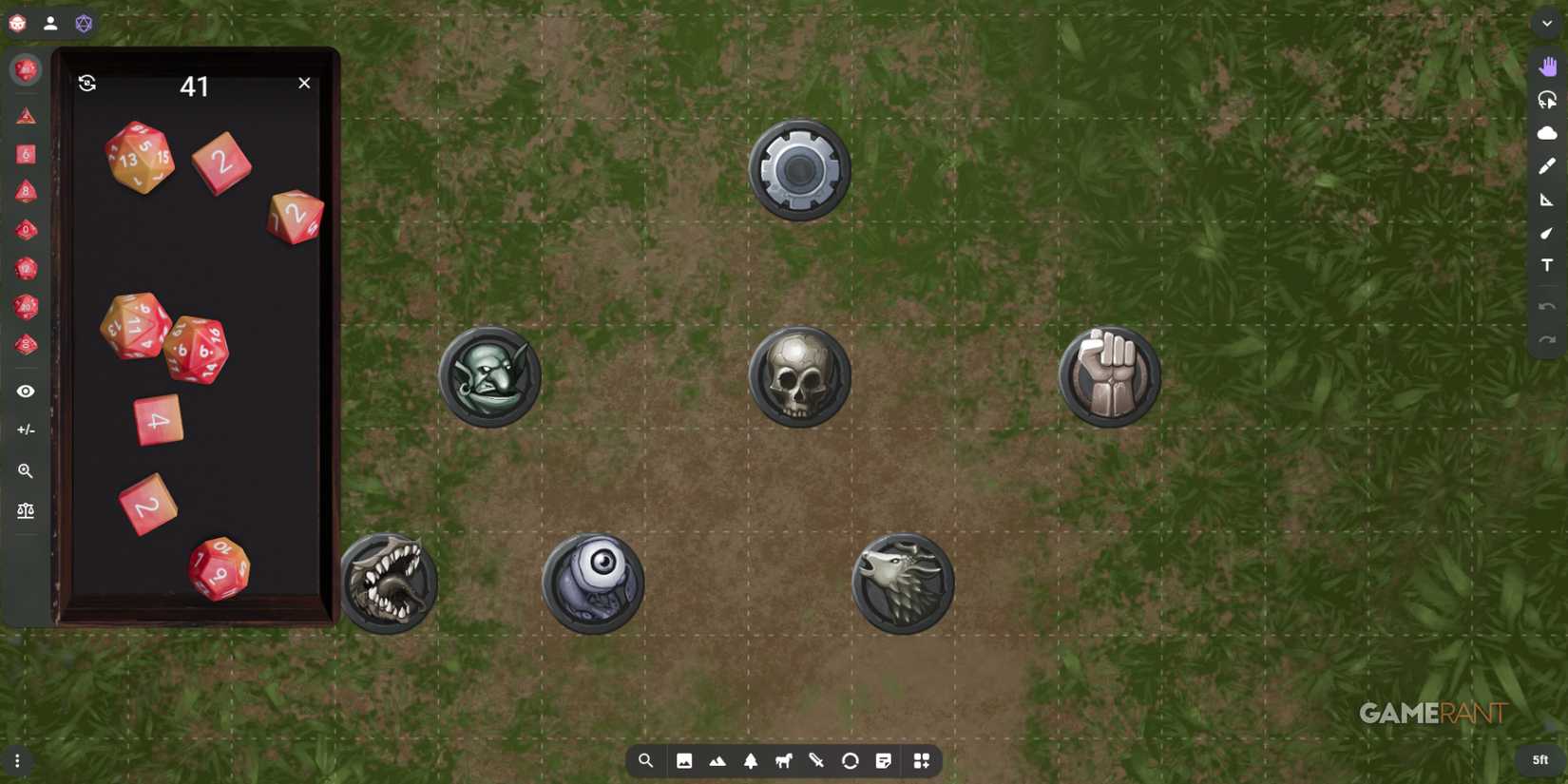This screenshot has width=1568, height=784.
Task: Expand the user profile menu at top left
Action: 50,23
